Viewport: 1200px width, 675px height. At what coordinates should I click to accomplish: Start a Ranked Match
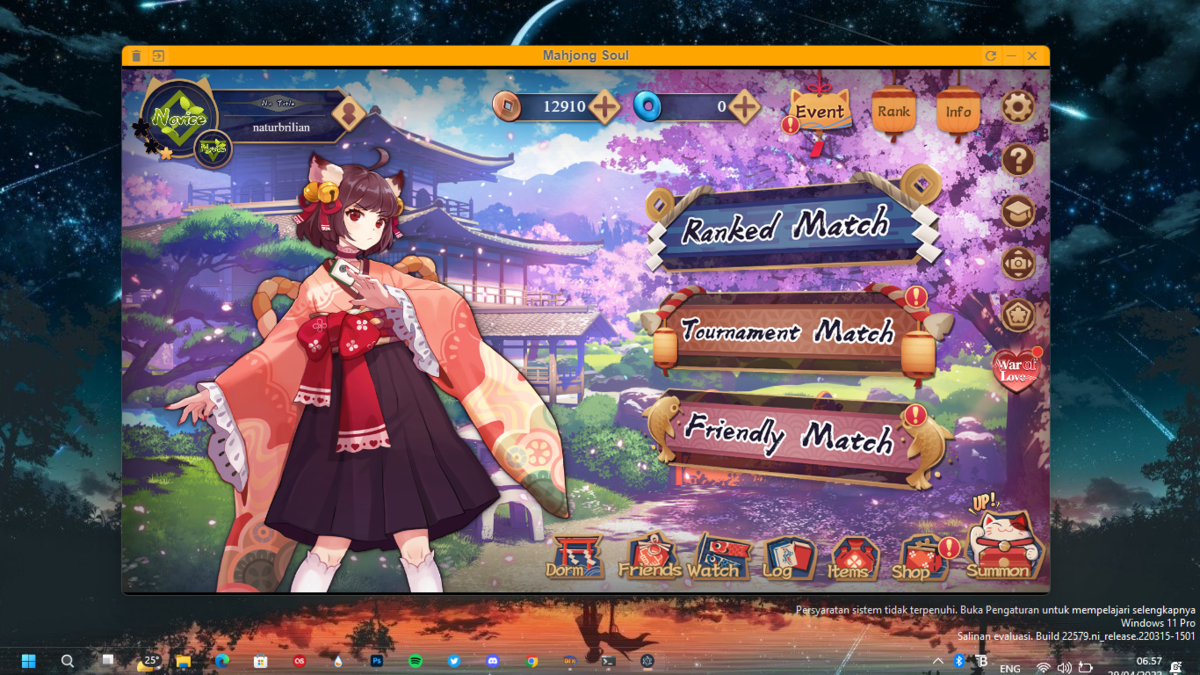click(786, 226)
